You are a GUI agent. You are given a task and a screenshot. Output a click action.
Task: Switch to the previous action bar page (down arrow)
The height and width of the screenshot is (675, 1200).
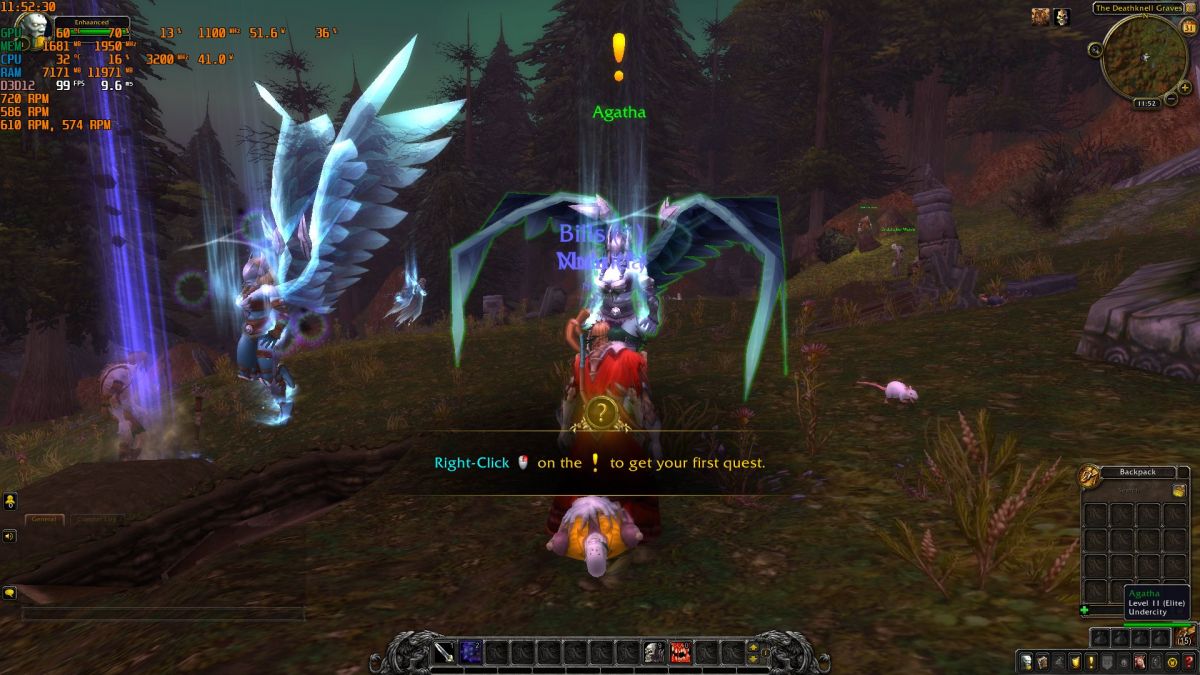coord(754,660)
